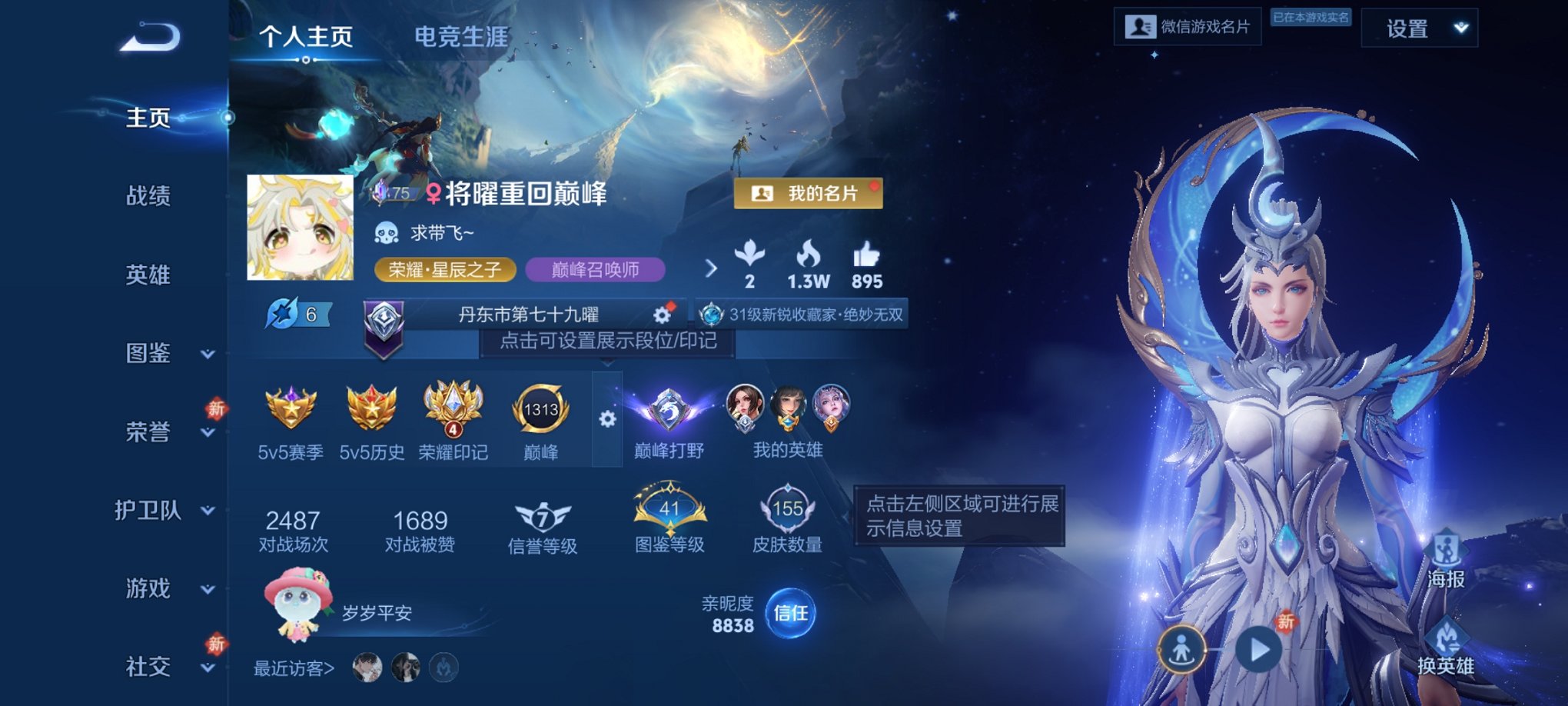
Task: Tap the walking figure toggle near play button
Action: pos(1184,650)
